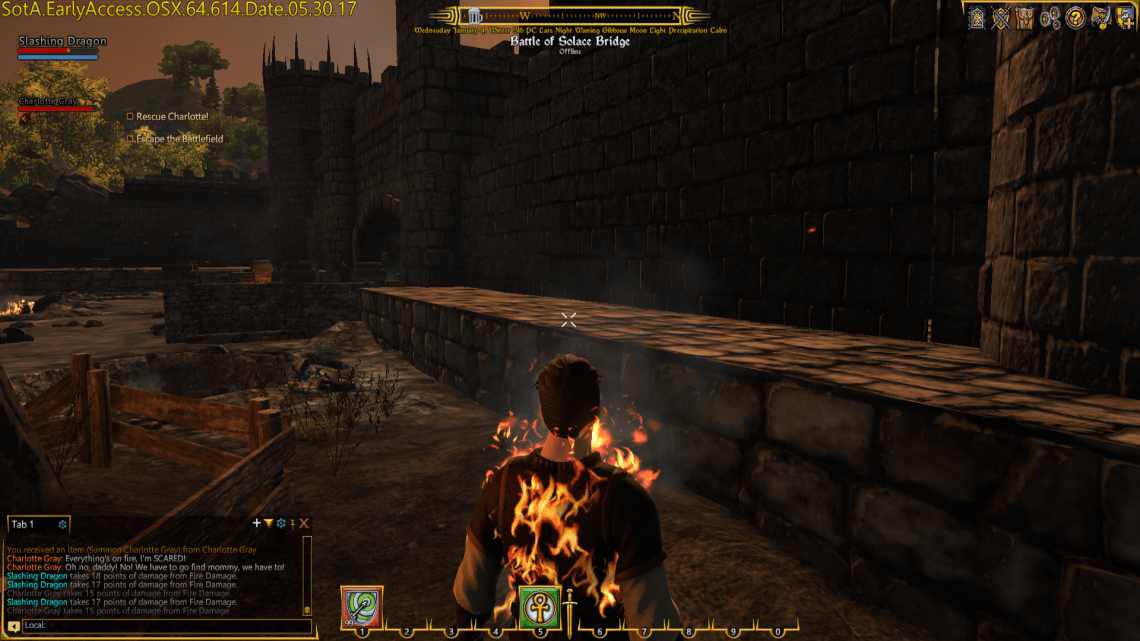The width and height of the screenshot is (1140, 641).
Task: Activate the shield and arrow skill in slot 1
Action: pos(361,607)
